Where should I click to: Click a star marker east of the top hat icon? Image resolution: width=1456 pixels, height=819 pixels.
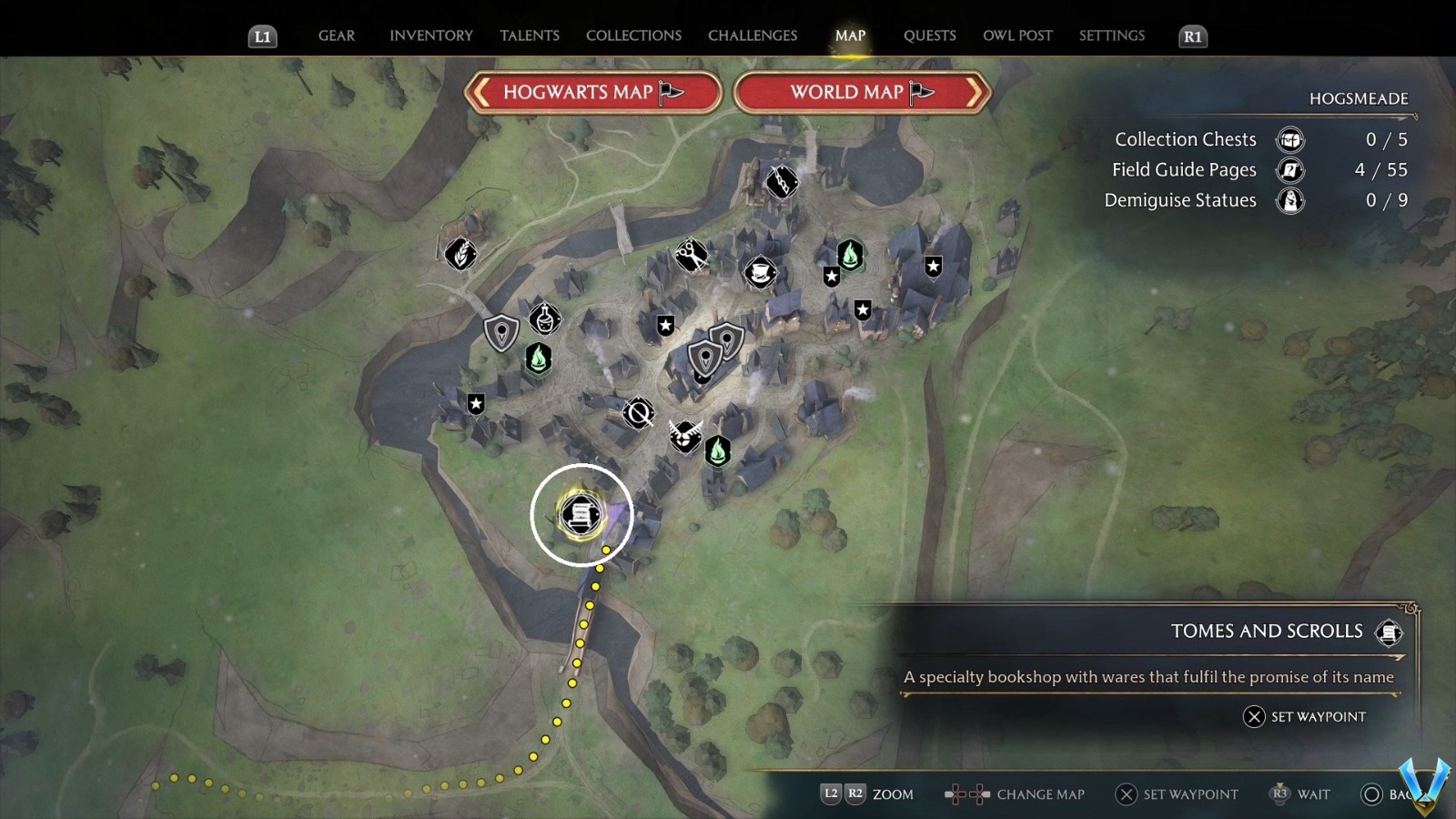point(832,277)
